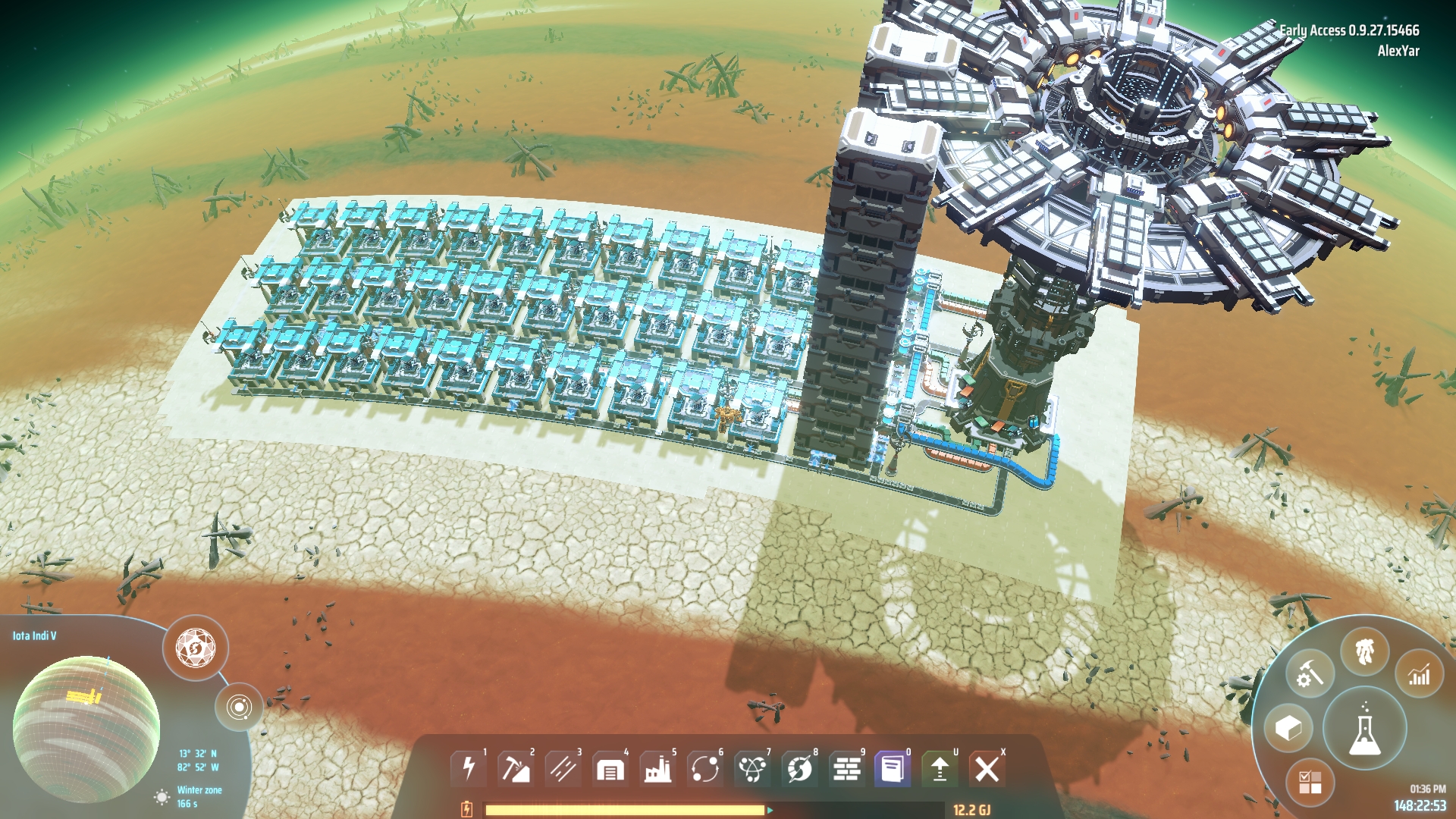Open the purple blueprint book
The image size is (1456, 819).
(x=893, y=769)
